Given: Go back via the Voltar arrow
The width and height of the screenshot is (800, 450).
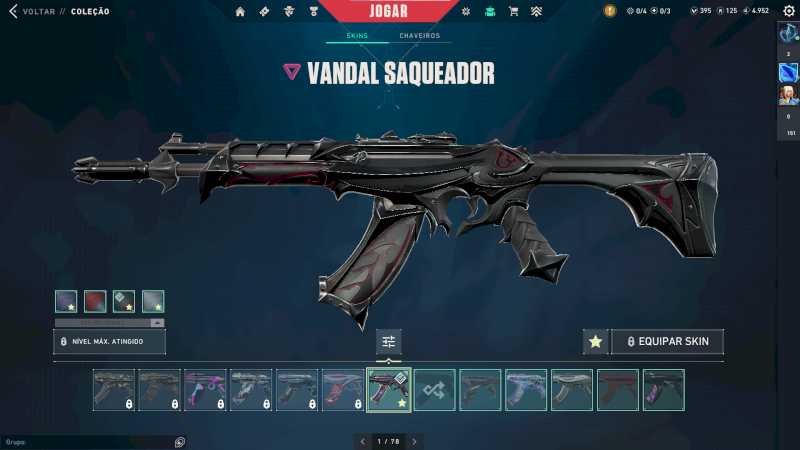Looking at the screenshot, I should tap(13, 11).
